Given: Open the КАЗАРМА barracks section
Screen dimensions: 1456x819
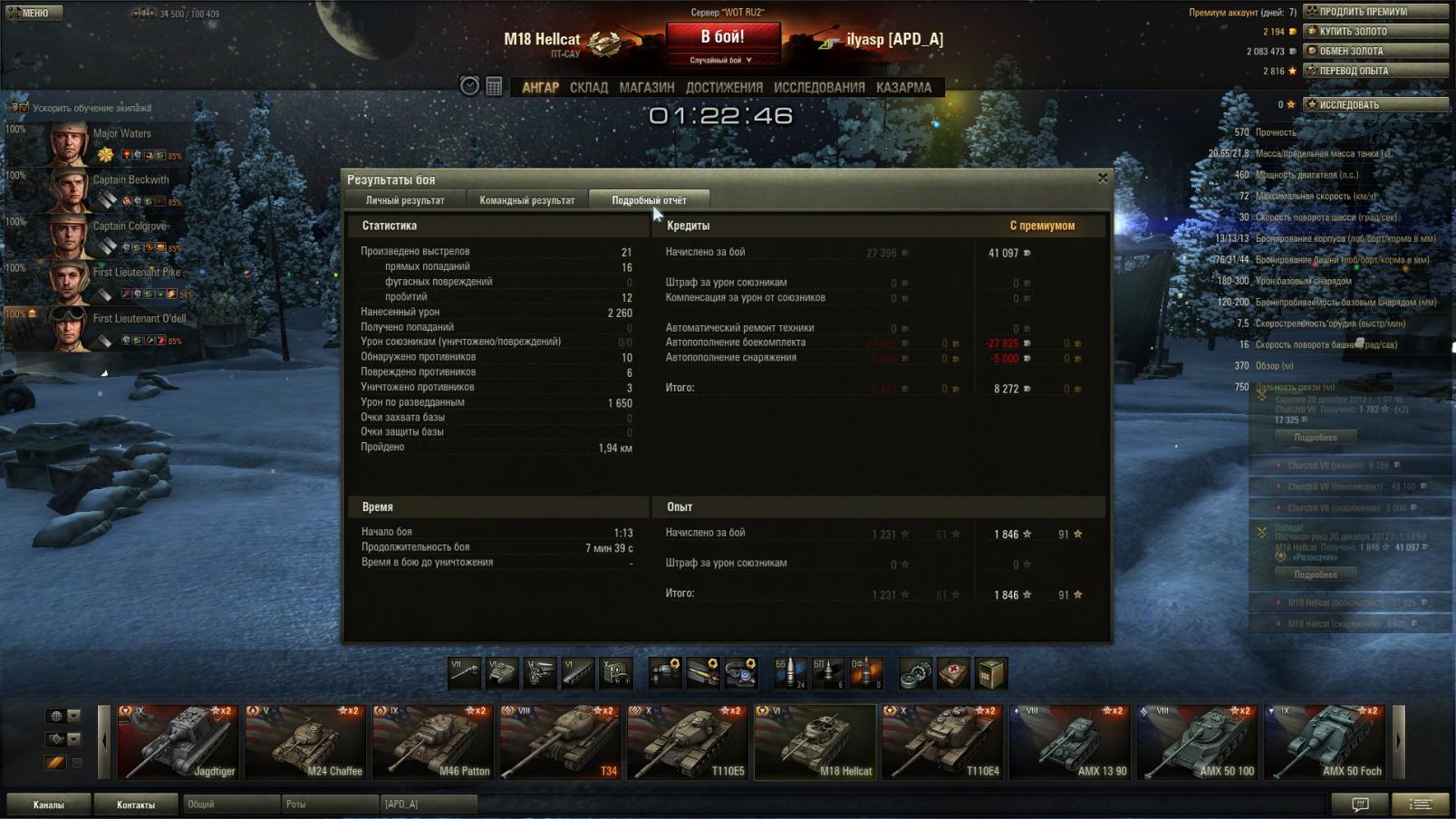Looking at the screenshot, I should tap(903, 88).
